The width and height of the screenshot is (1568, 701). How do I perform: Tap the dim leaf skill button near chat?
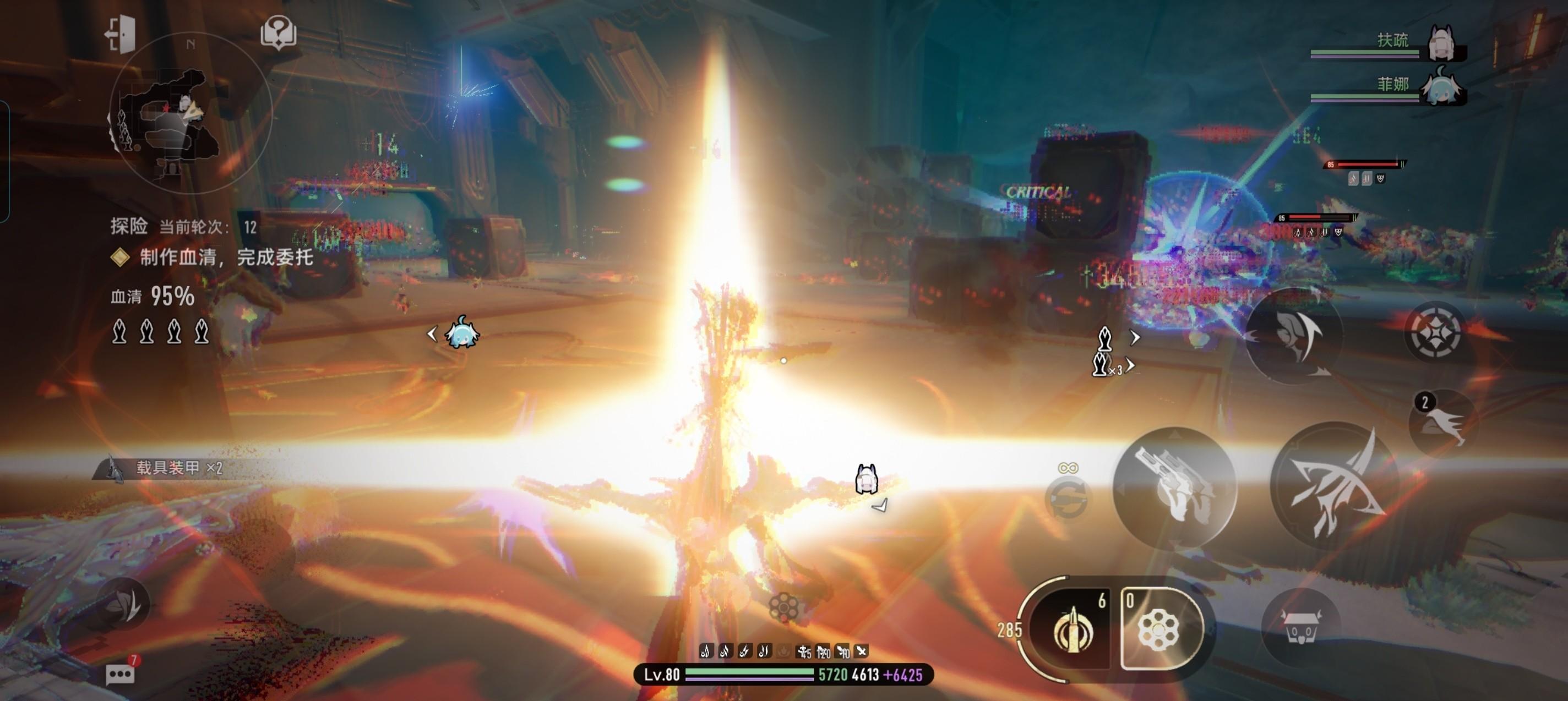coord(123,604)
